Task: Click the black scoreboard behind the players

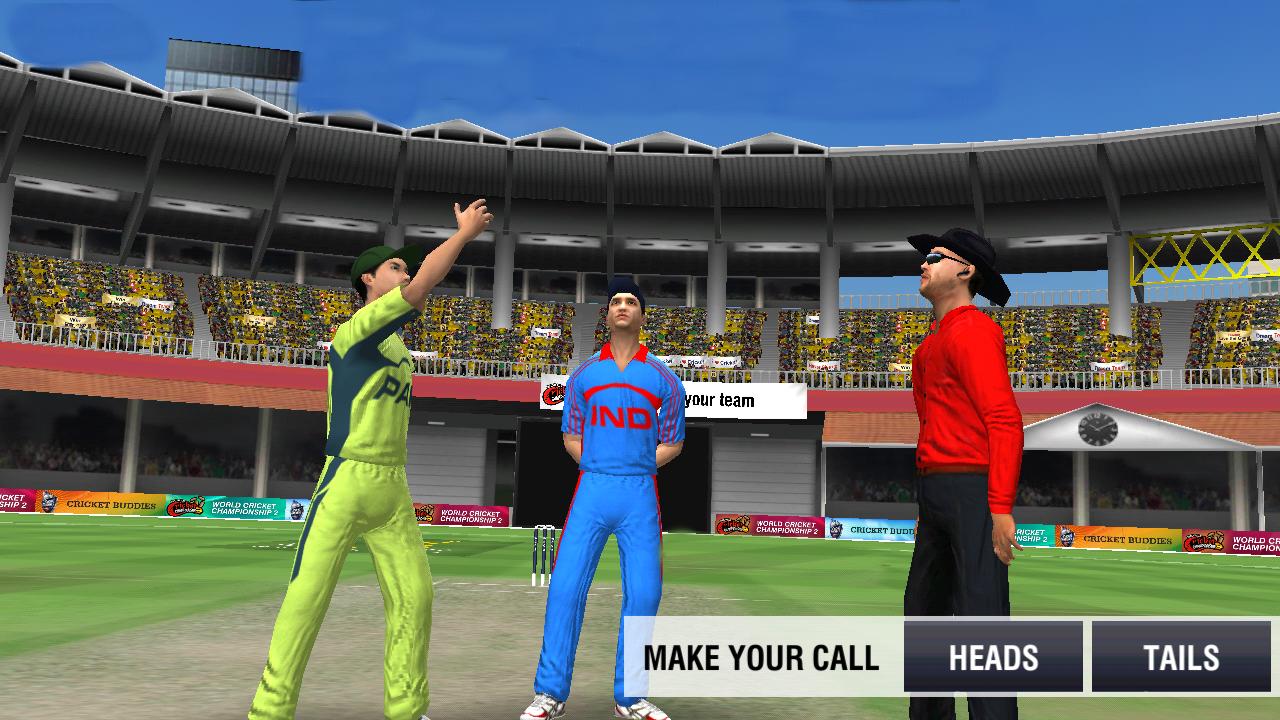Action: point(690,470)
